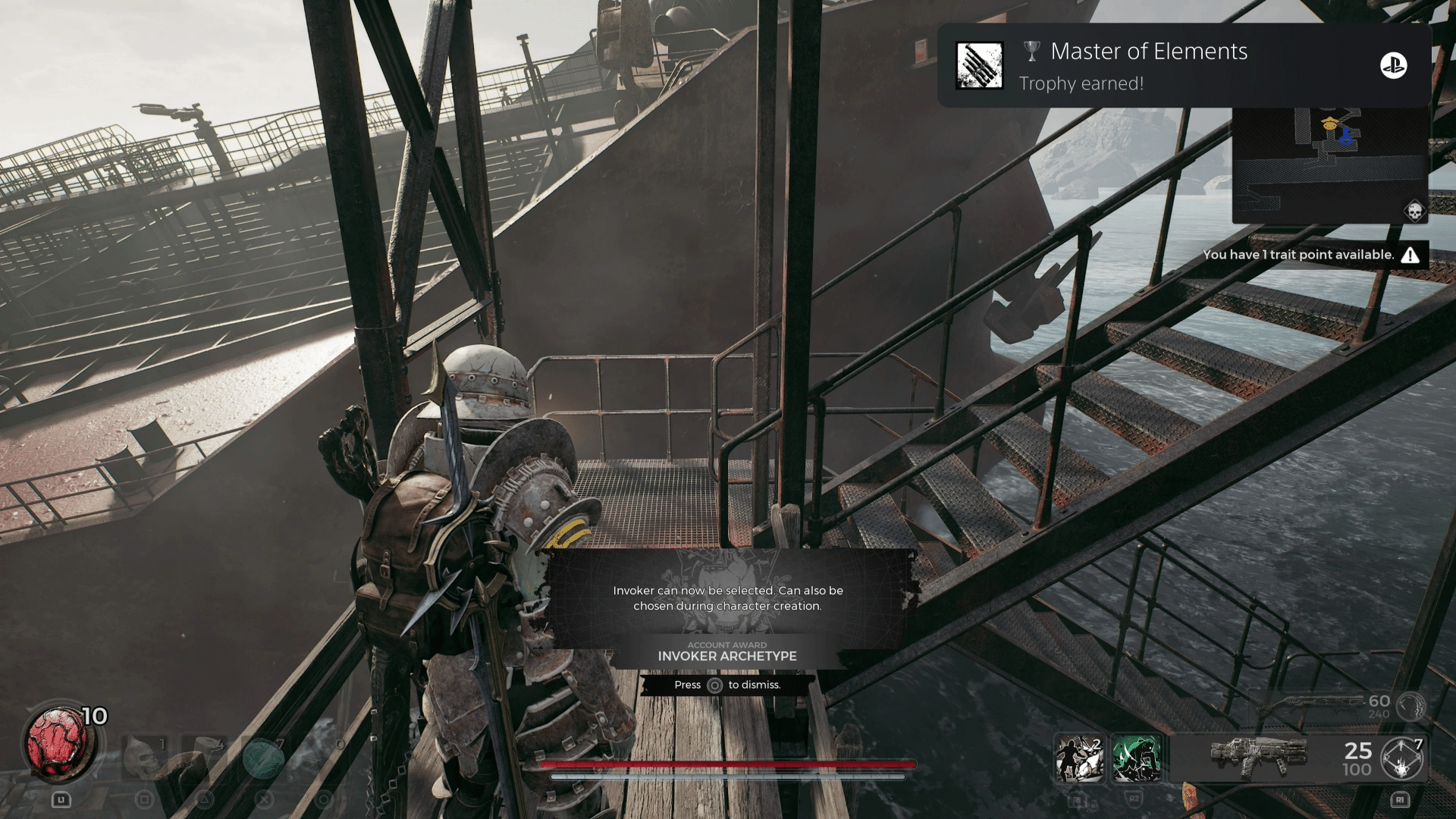Select the equipped handgun weapon slot
The image size is (1456, 819).
(1259, 757)
